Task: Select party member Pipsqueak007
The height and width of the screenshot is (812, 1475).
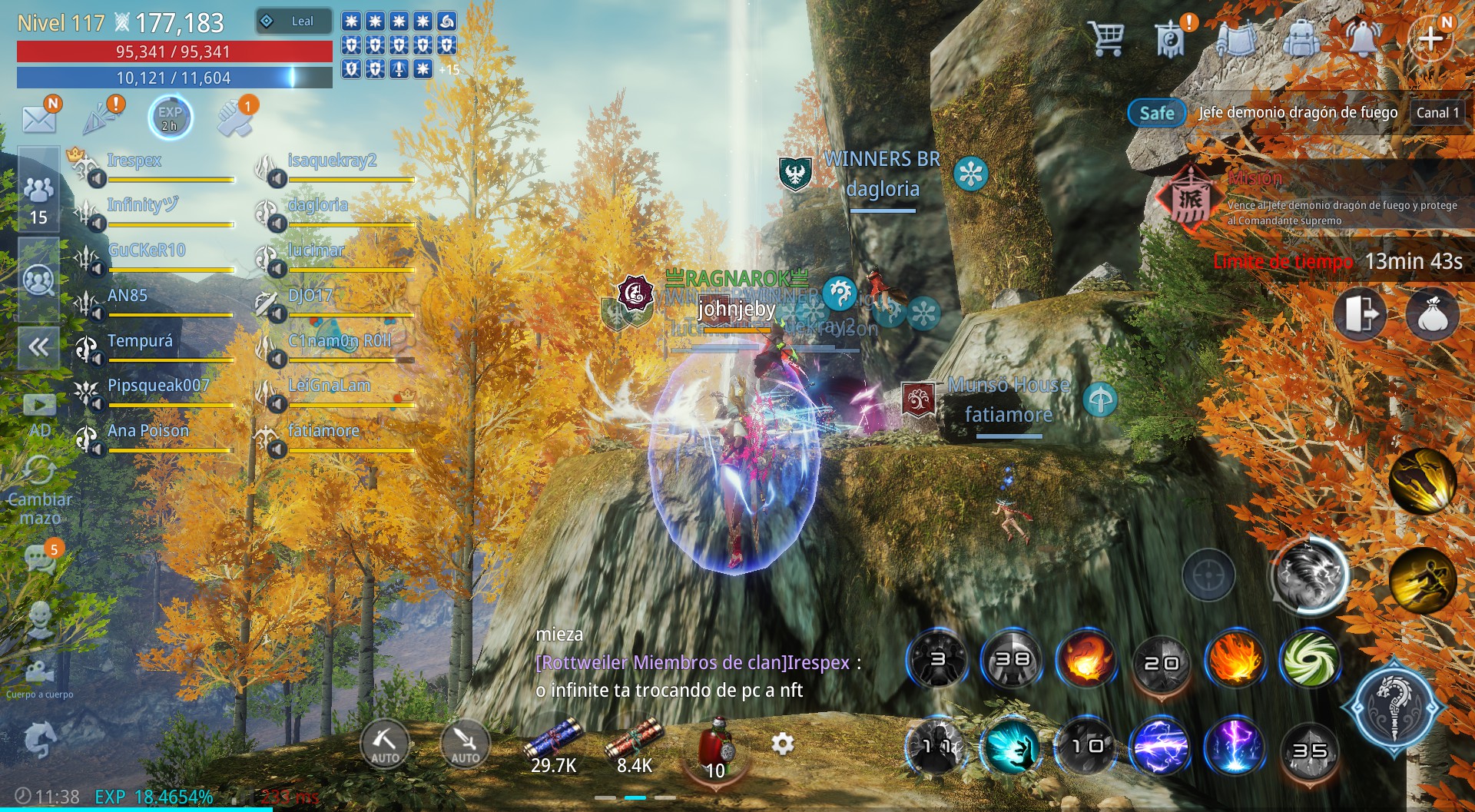Action: click(157, 386)
